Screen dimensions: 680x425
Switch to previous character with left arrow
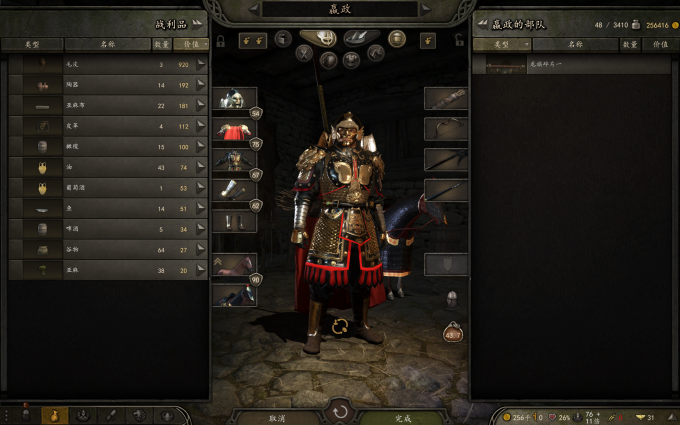pos(254,9)
